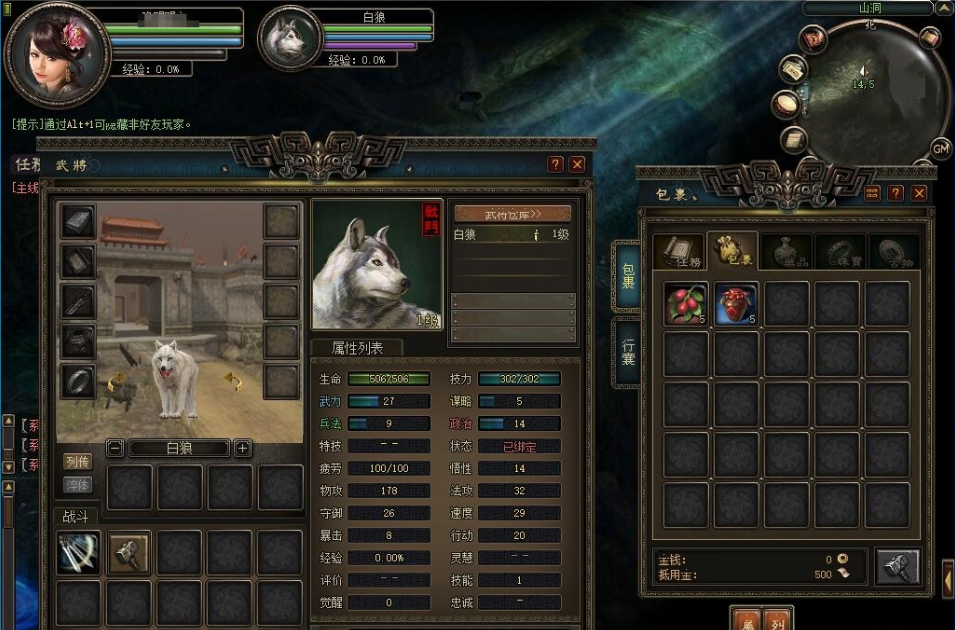Select the 白狼 pet portrait at top
This screenshot has height=630, width=955.
click(290, 40)
